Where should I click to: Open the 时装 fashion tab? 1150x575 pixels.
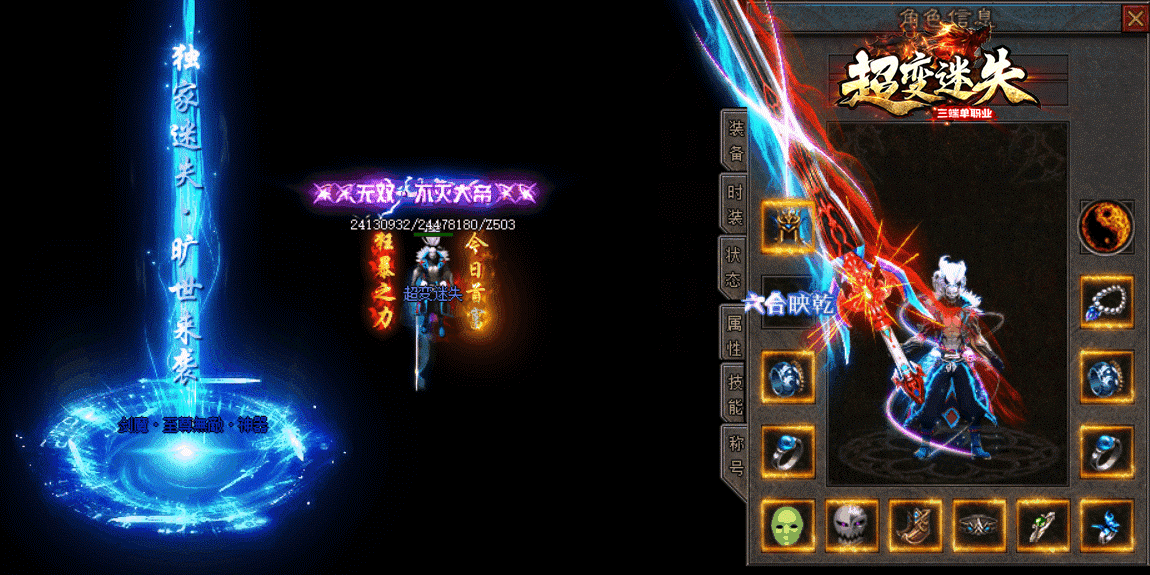click(x=735, y=203)
